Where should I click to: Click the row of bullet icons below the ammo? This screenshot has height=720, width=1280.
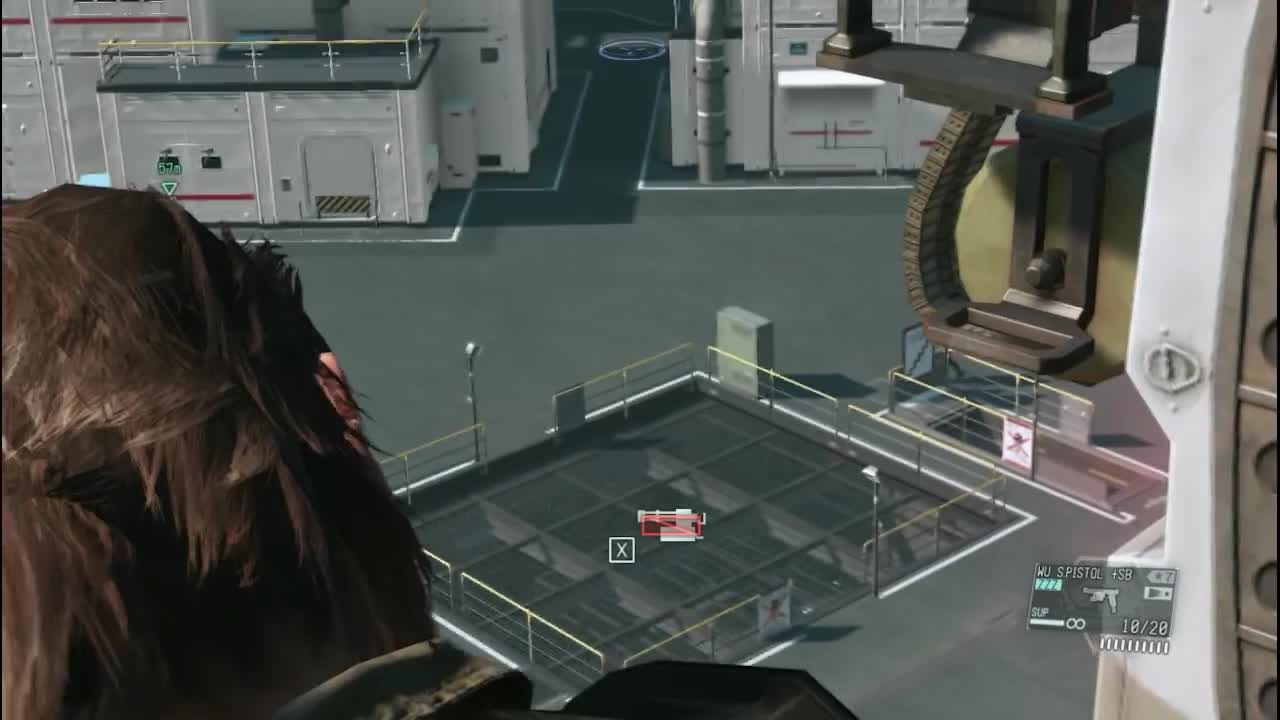1135,645
